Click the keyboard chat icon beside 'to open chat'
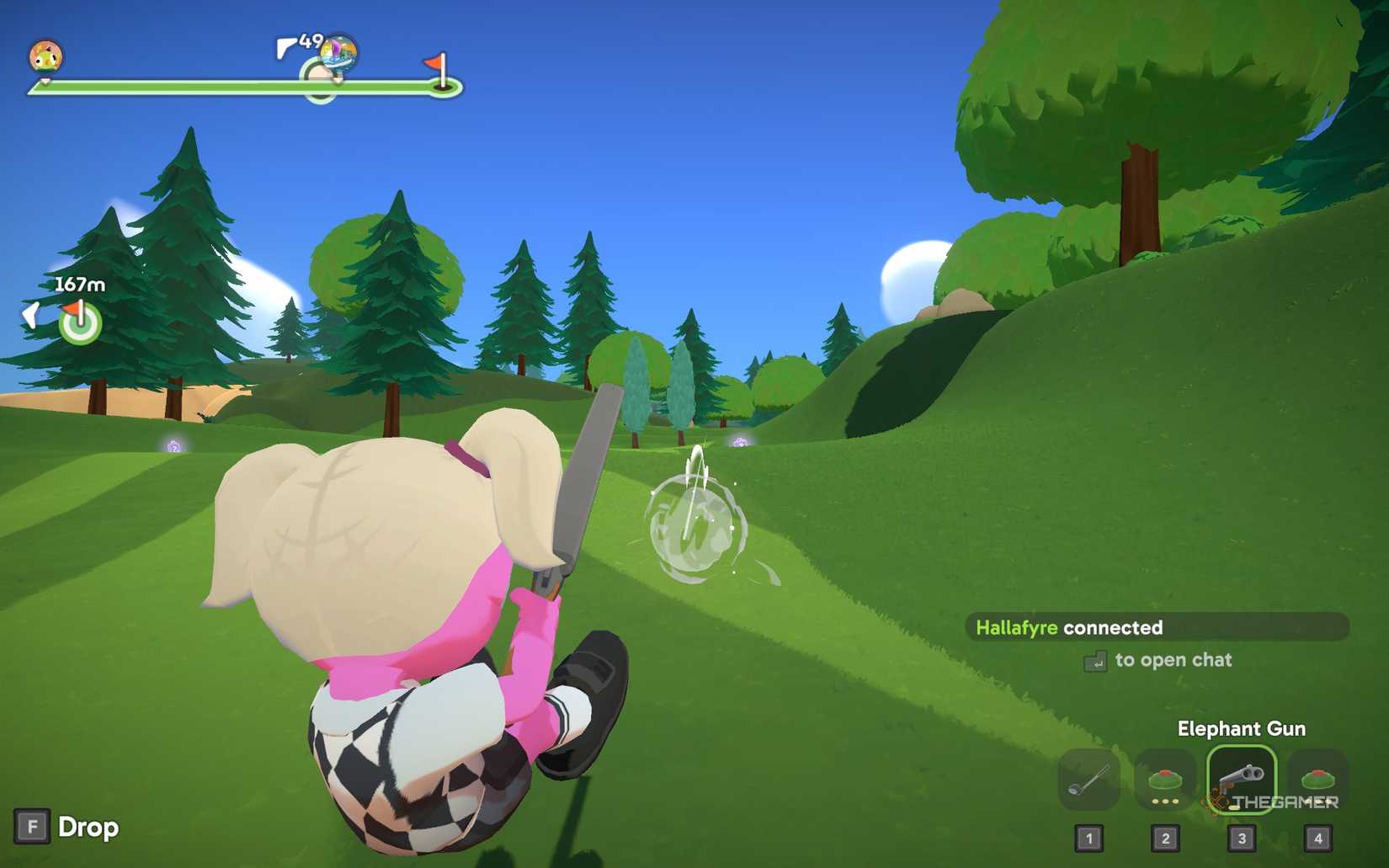This screenshot has width=1389, height=868. pos(1095,662)
